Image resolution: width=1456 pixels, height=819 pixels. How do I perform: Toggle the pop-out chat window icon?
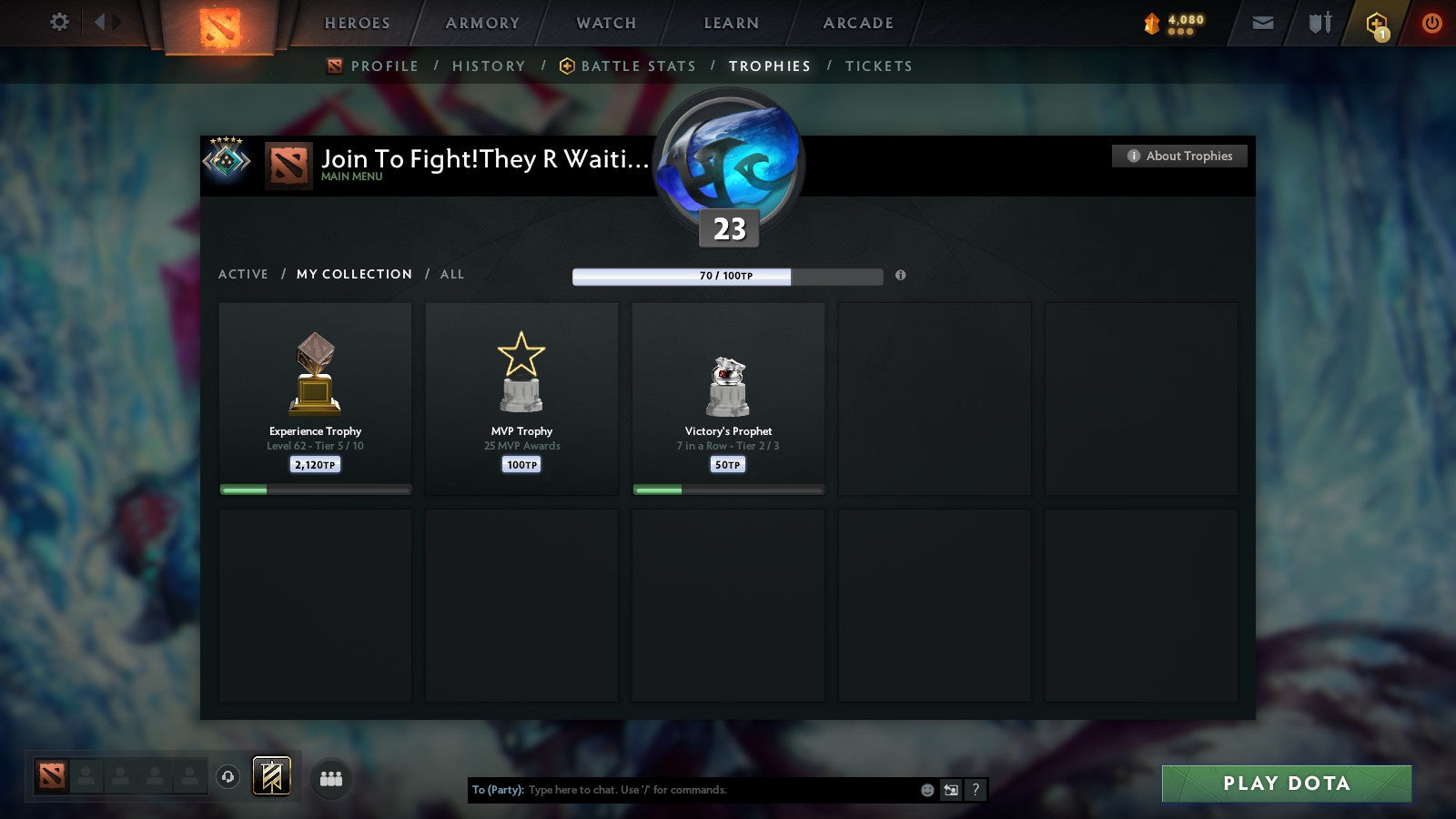[950, 790]
